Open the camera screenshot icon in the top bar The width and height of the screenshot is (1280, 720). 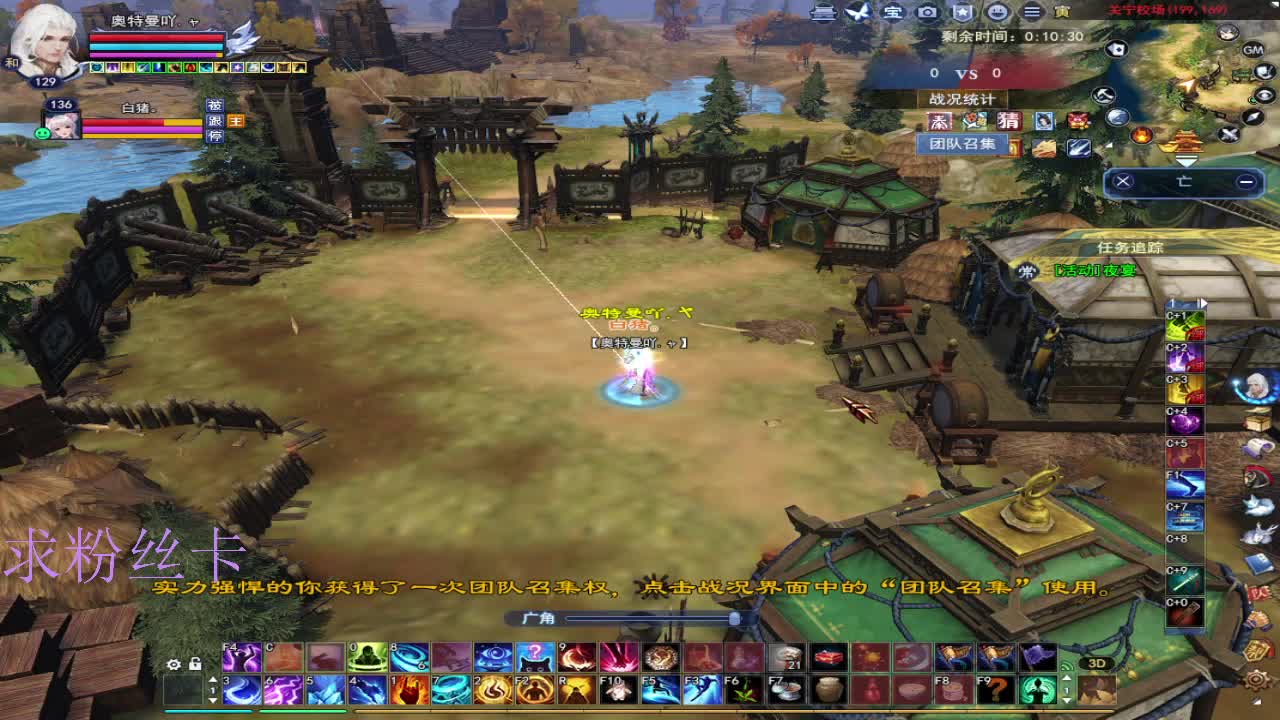coord(925,14)
